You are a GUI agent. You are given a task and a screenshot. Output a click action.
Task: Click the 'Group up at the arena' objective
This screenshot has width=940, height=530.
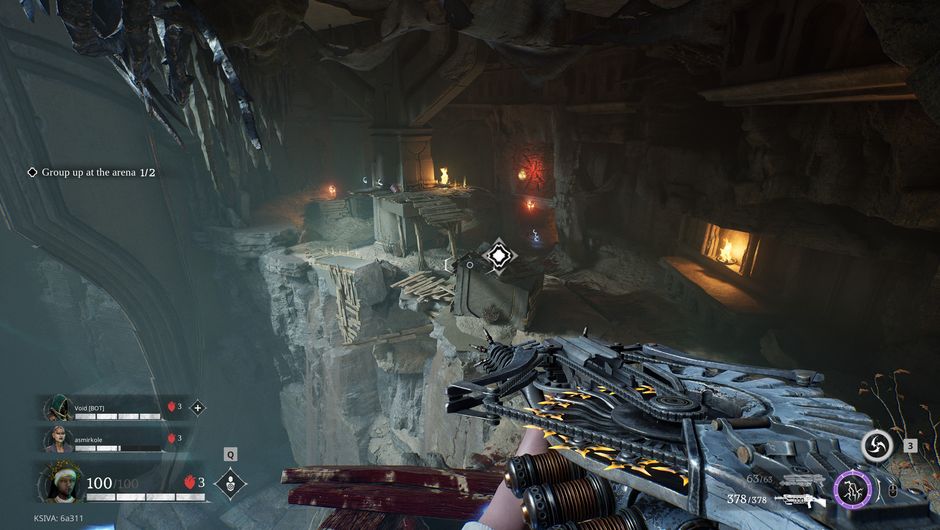point(97,172)
